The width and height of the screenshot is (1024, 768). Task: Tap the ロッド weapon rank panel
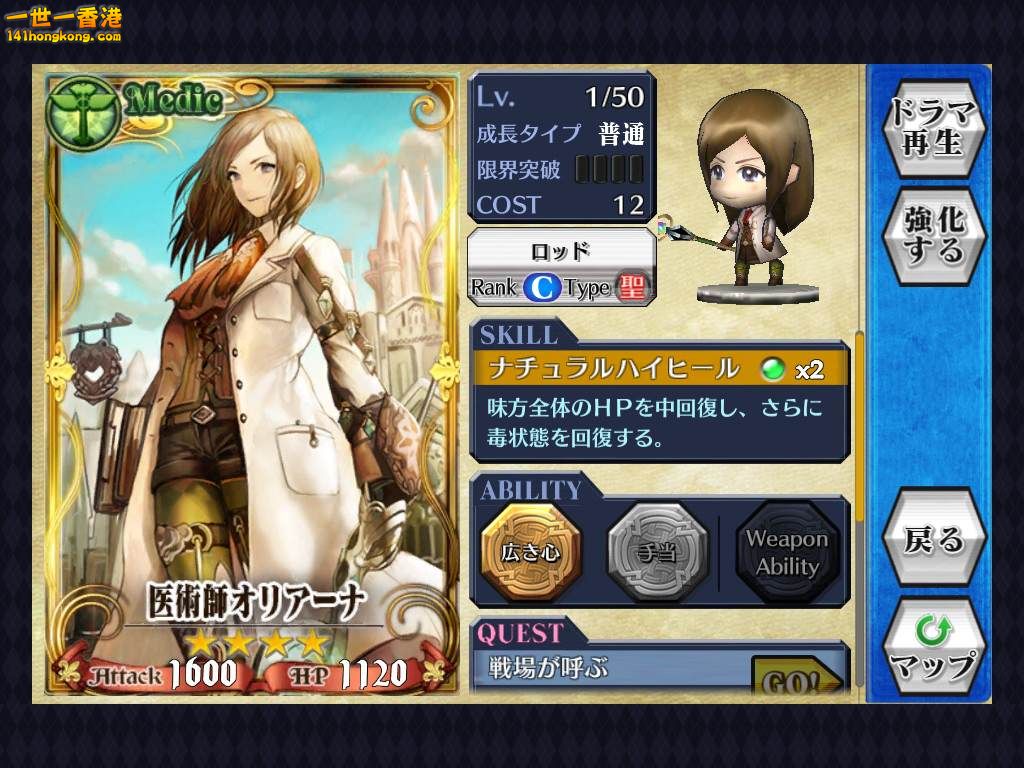pyautogui.click(x=561, y=268)
